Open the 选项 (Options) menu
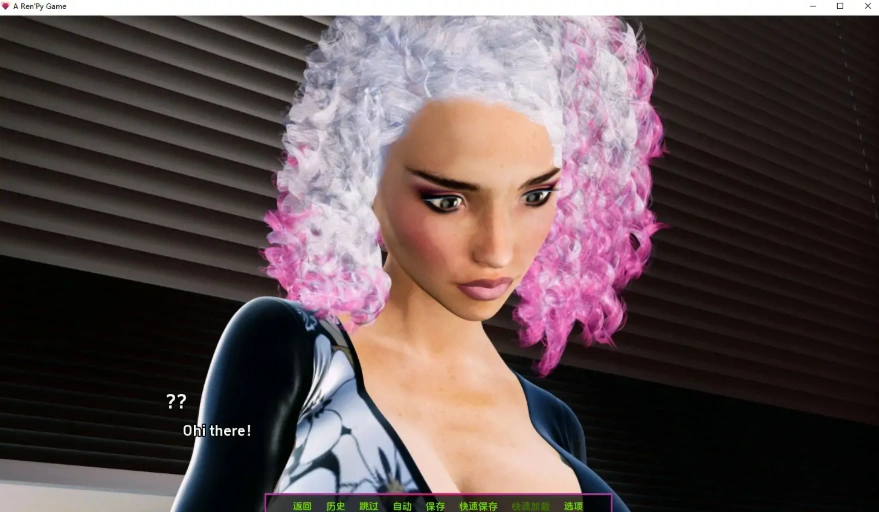Viewport: 879px width, 512px height. coord(573,506)
